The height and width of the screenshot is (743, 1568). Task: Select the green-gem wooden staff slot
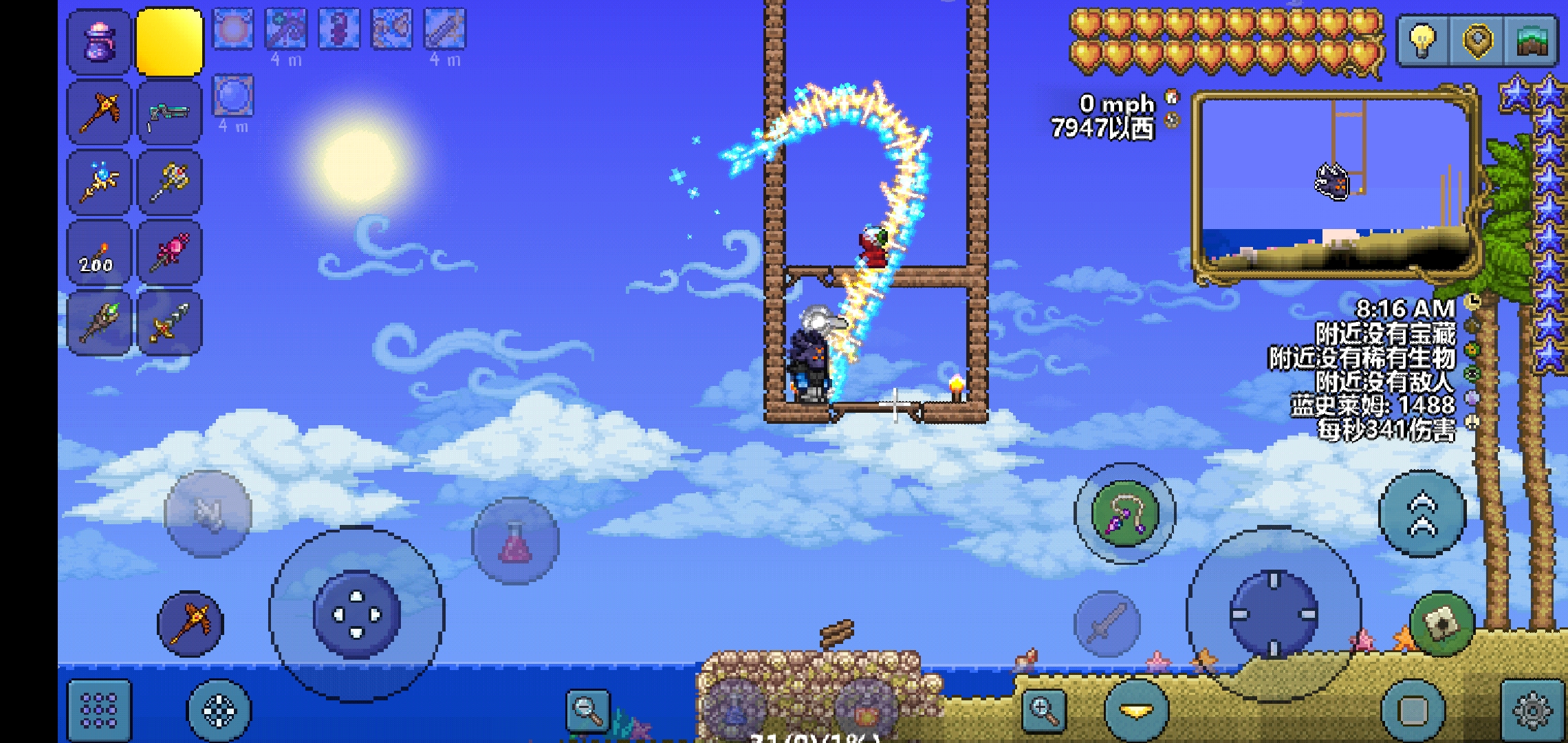tap(99, 323)
